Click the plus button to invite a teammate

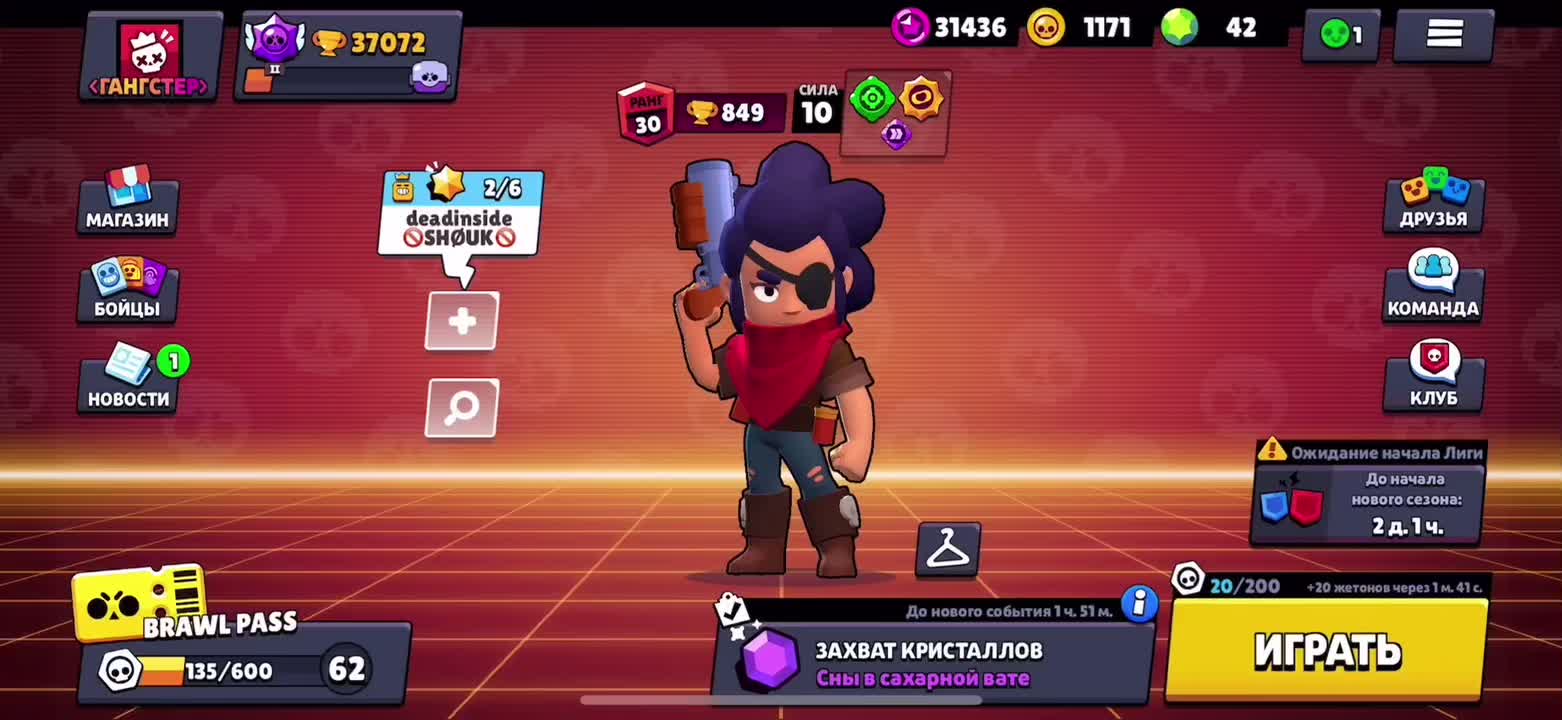pos(461,321)
